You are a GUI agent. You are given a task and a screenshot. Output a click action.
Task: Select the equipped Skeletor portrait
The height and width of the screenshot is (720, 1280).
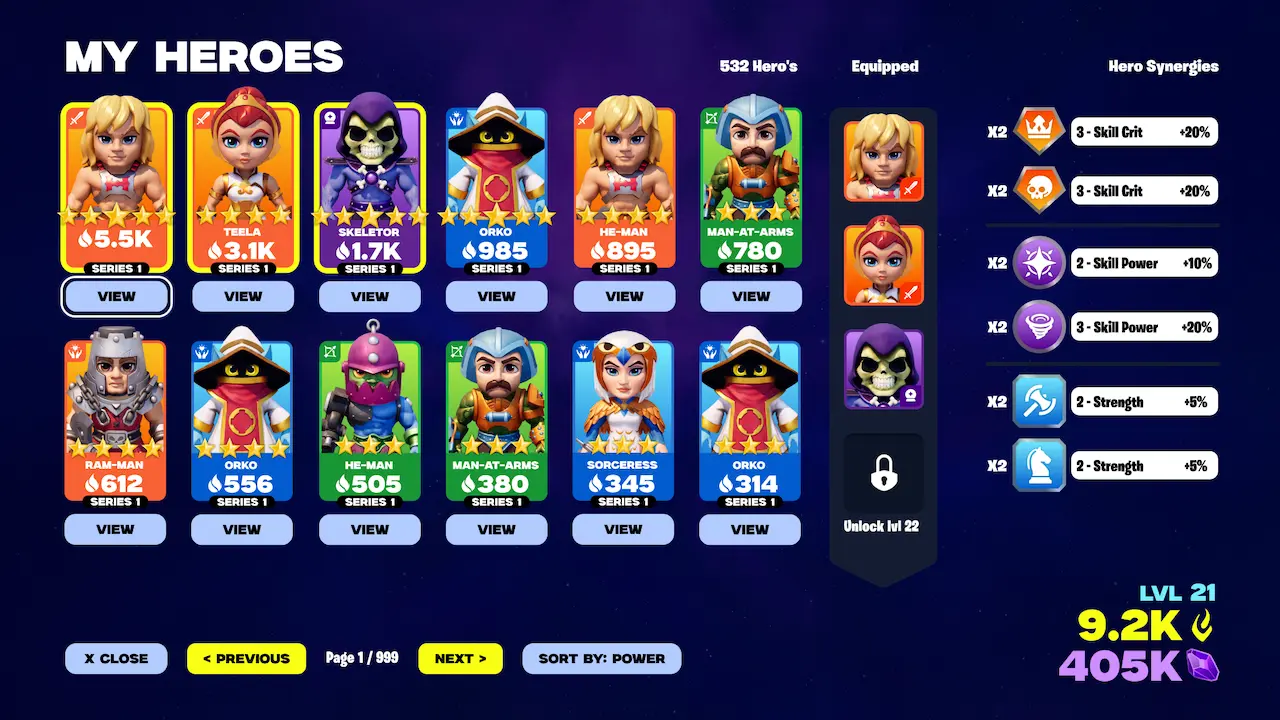pyautogui.click(x=884, y=369)
